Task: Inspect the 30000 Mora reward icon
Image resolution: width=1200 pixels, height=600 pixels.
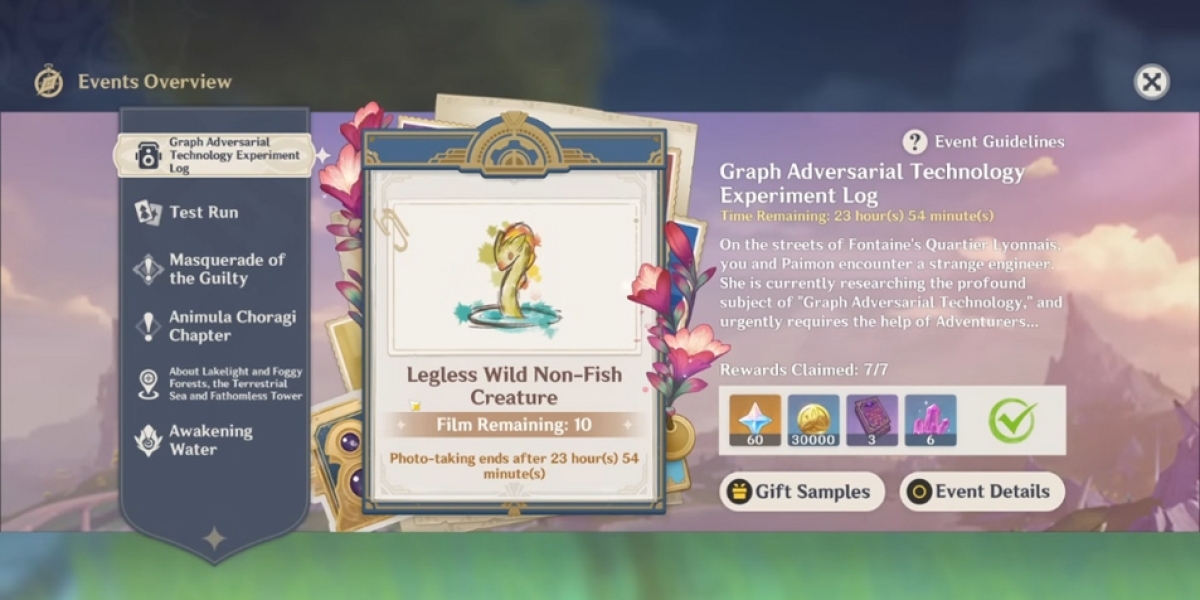Action: (x=813, y=420)
